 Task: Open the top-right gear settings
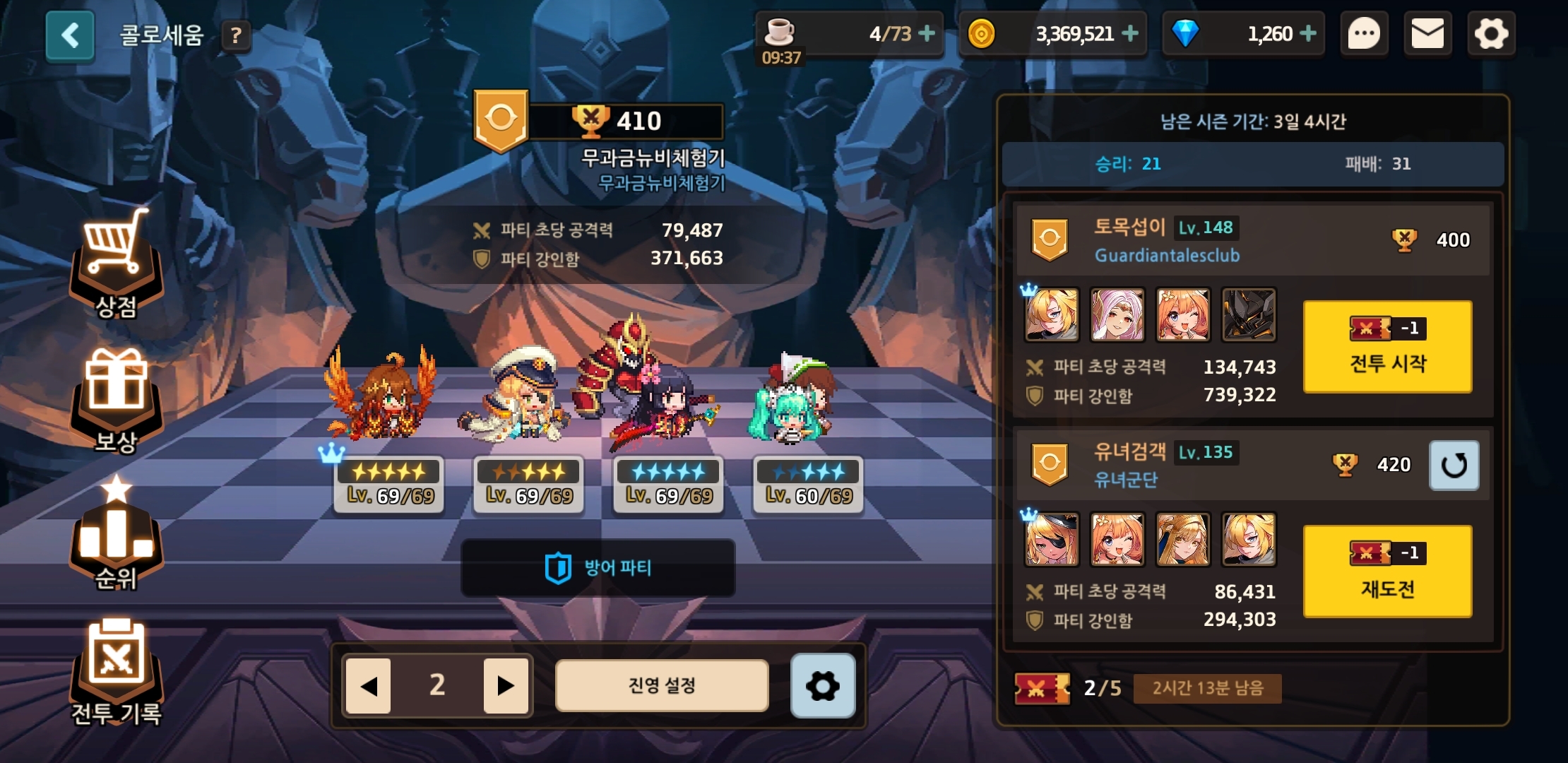tap(1491, 34)
